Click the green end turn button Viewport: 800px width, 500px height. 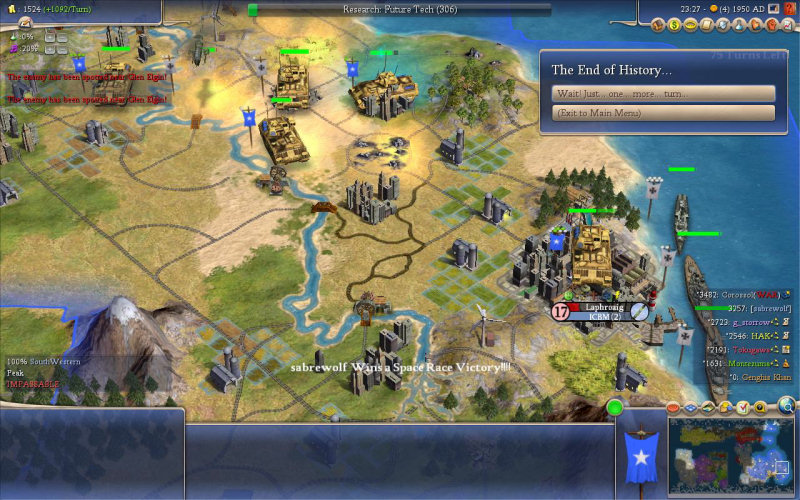(614, 407)
